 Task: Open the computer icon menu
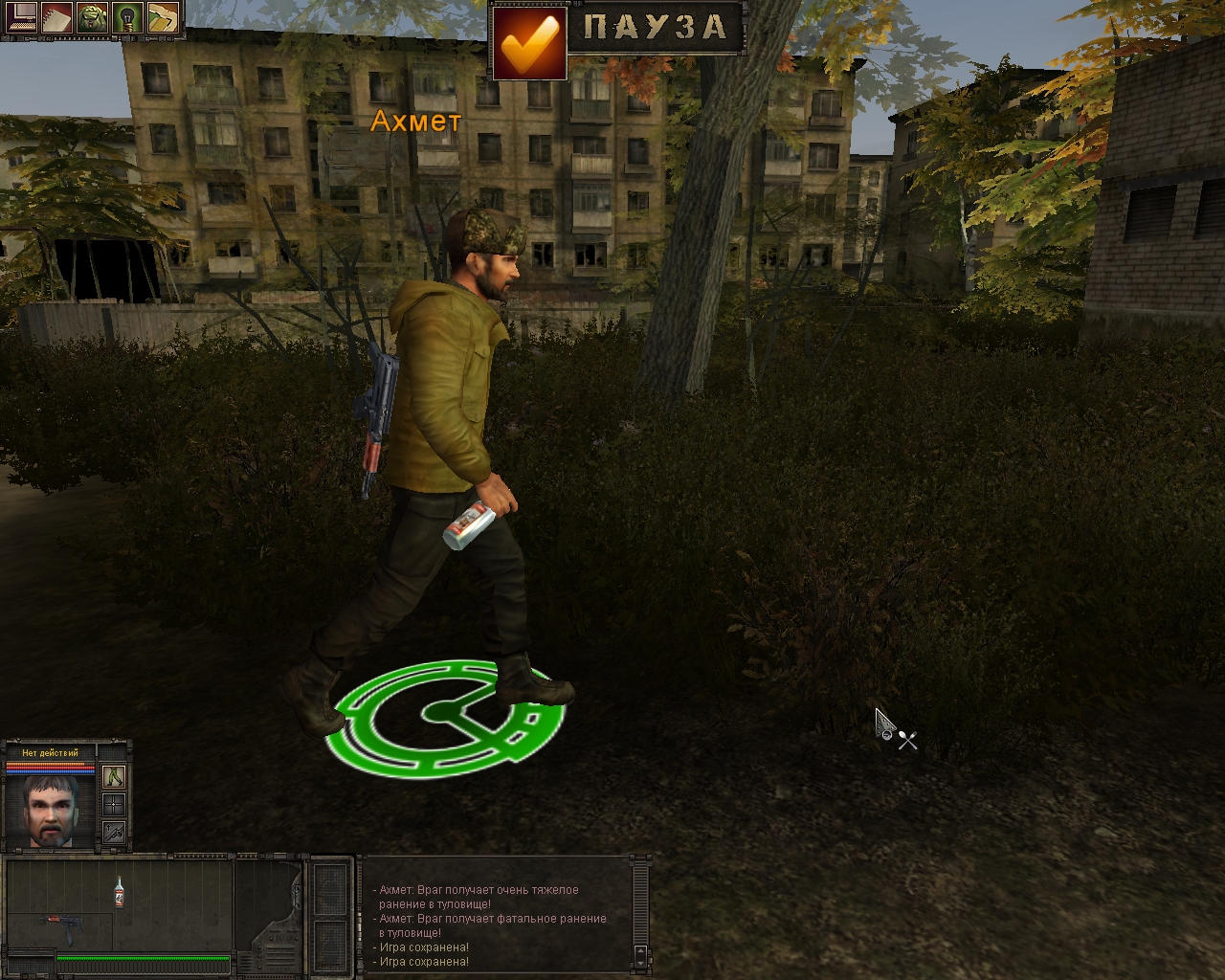click(19, 17)
